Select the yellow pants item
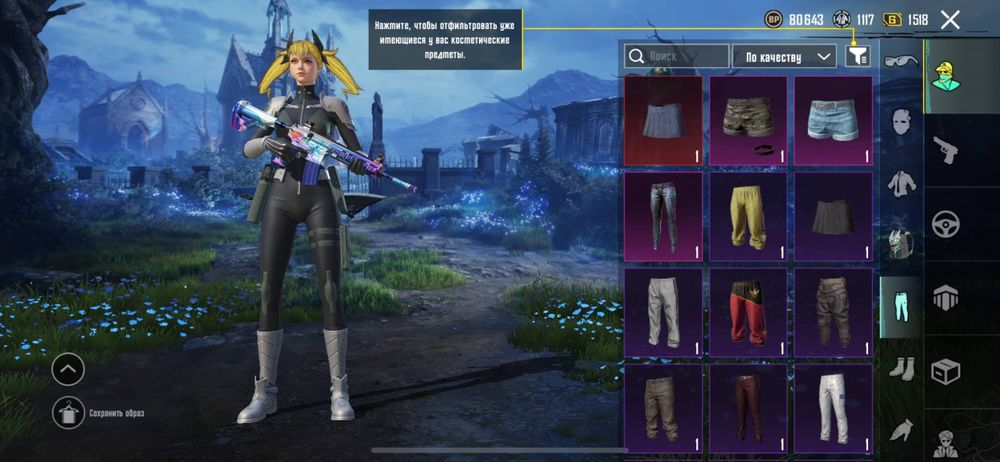This screenshot has width=1000, height=462. pyautogui.click(x=749, y=217)
